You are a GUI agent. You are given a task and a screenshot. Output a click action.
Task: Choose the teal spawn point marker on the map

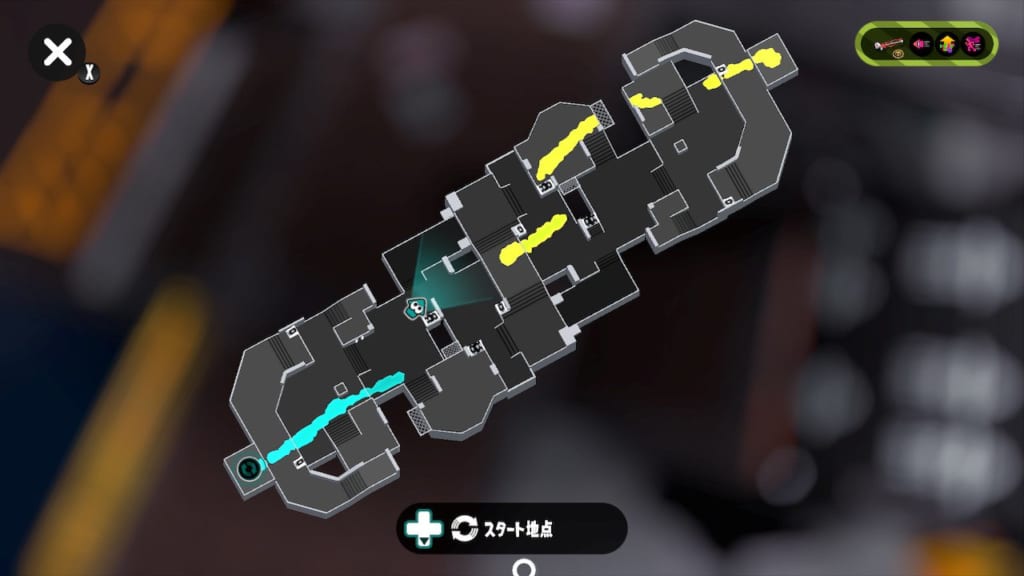coord(247,466)
